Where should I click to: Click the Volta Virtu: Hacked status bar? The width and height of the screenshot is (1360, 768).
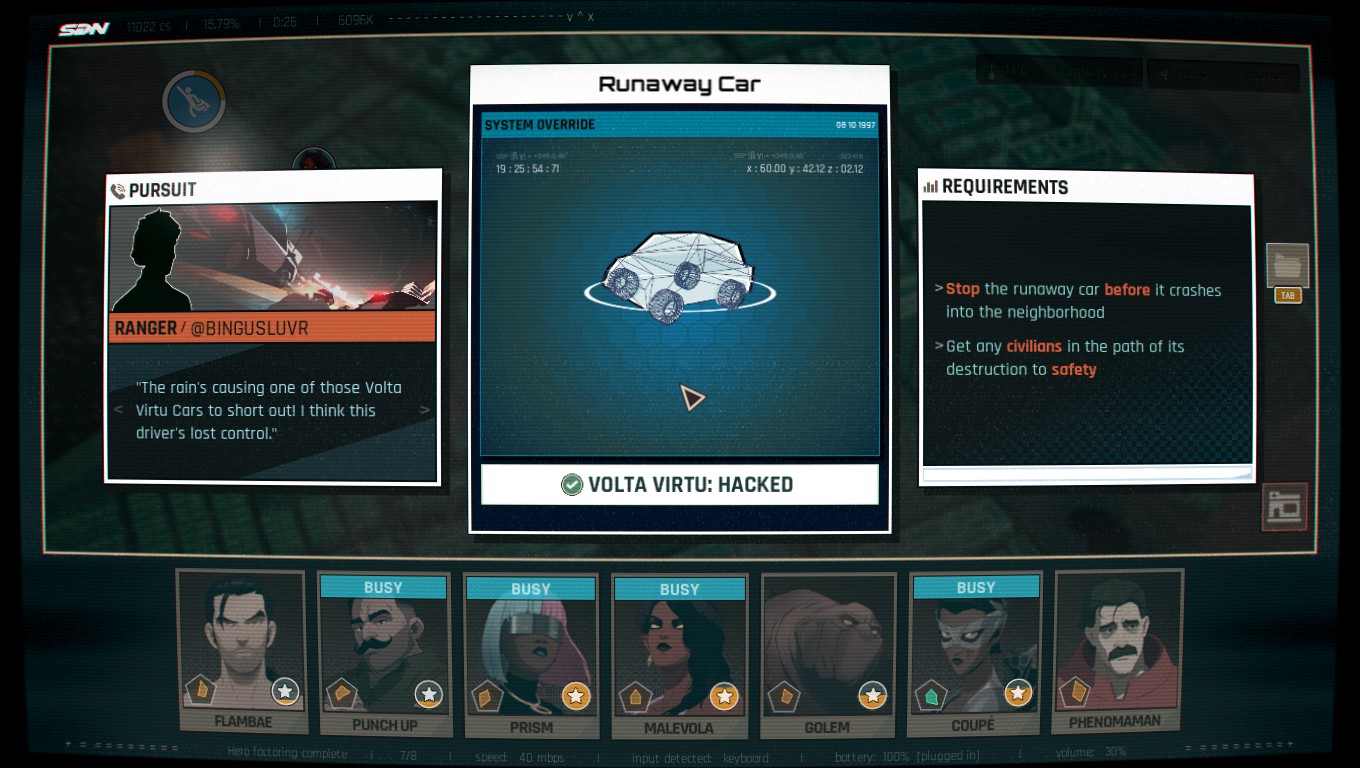[679, 485]
